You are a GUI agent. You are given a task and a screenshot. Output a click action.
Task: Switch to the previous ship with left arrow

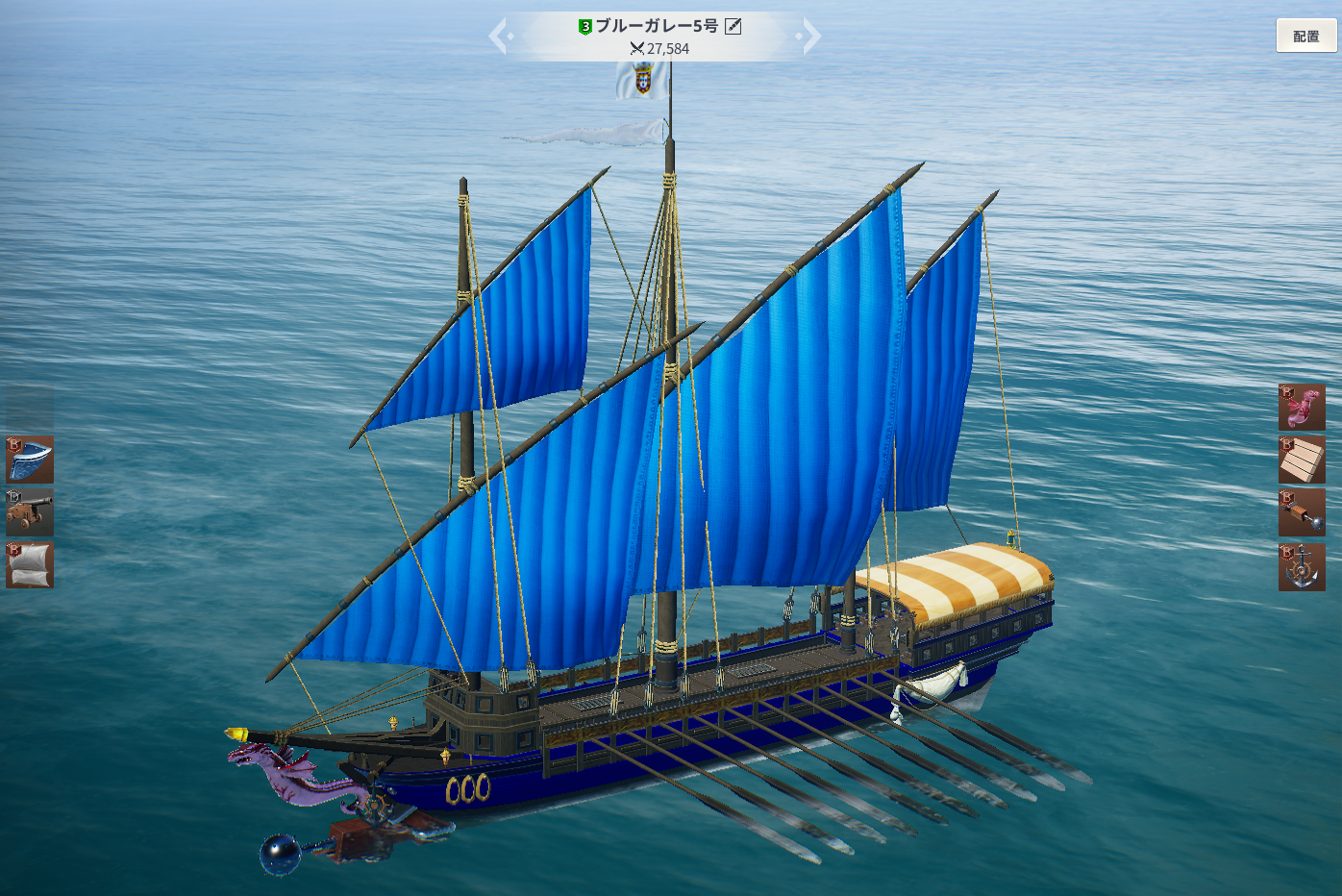click(x=500, y=37)
